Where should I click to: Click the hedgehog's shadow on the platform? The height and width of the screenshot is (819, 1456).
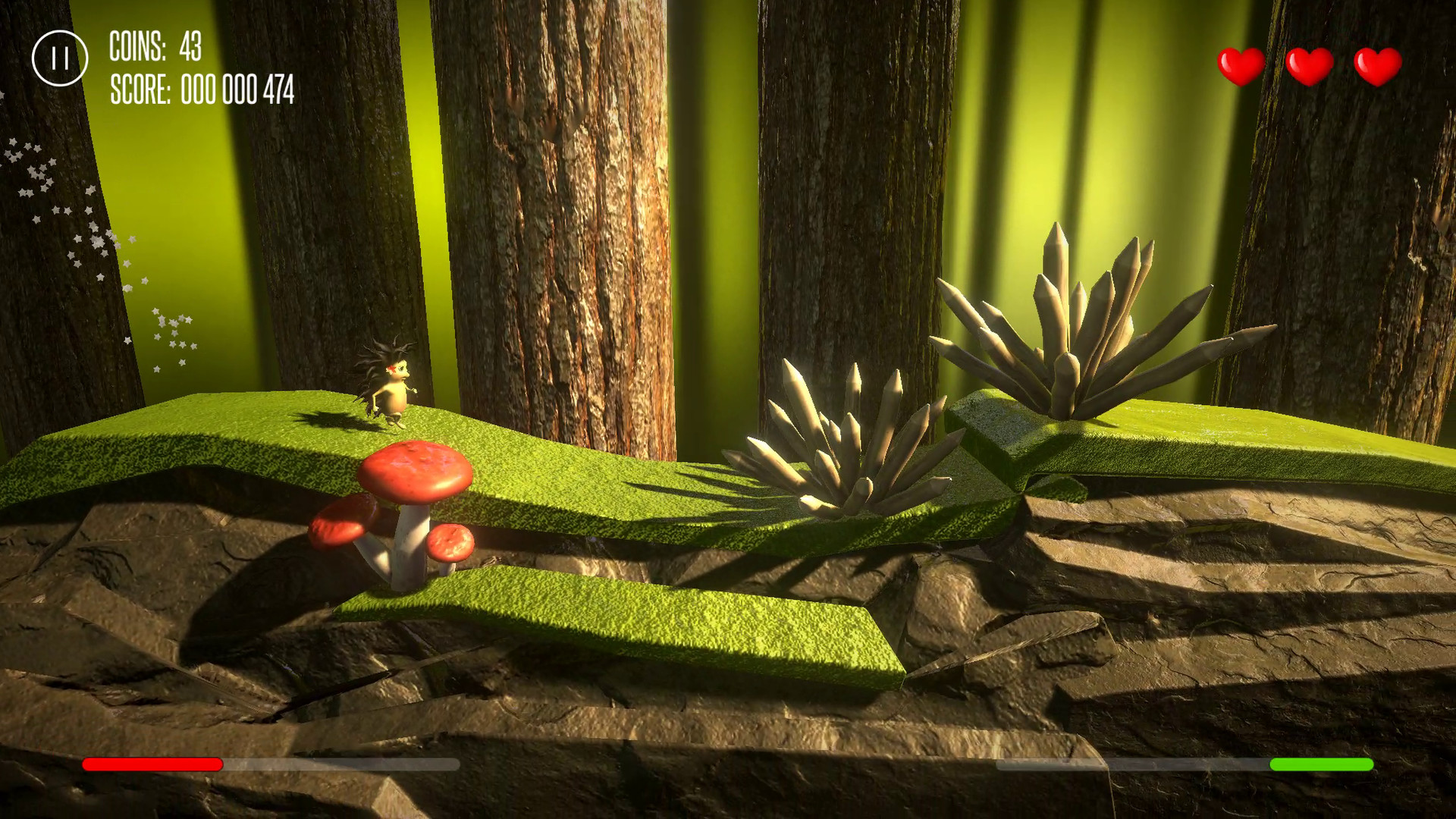(328, 419)
